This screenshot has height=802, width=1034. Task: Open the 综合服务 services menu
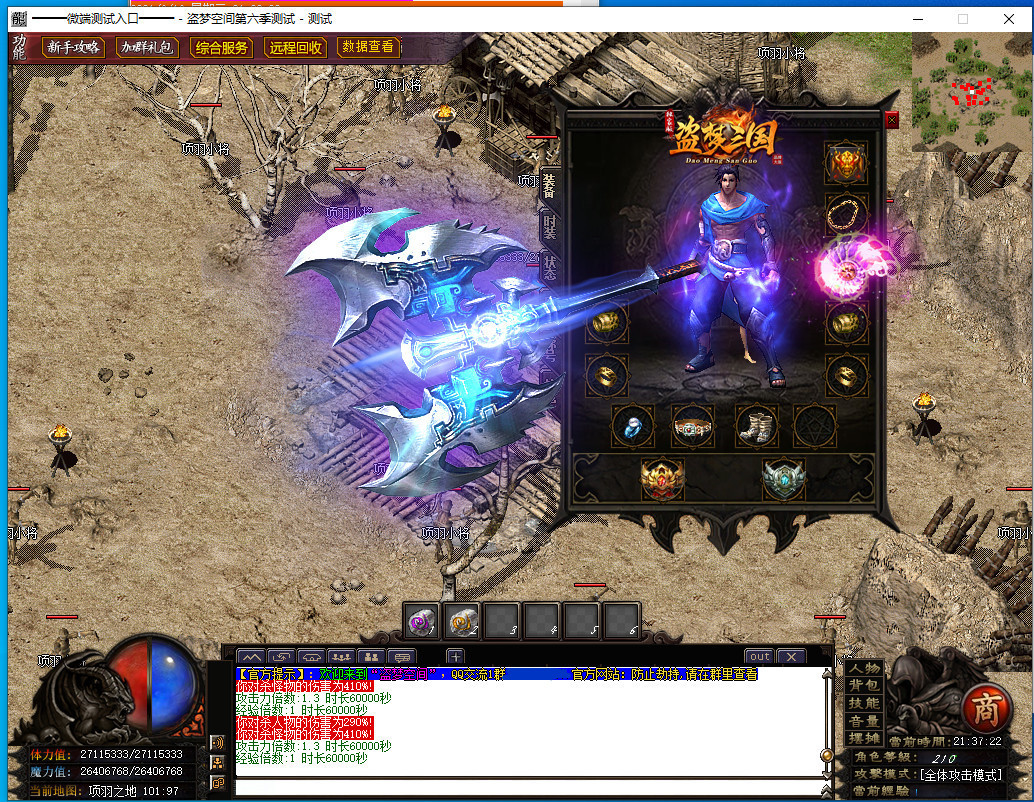(221, 47)
